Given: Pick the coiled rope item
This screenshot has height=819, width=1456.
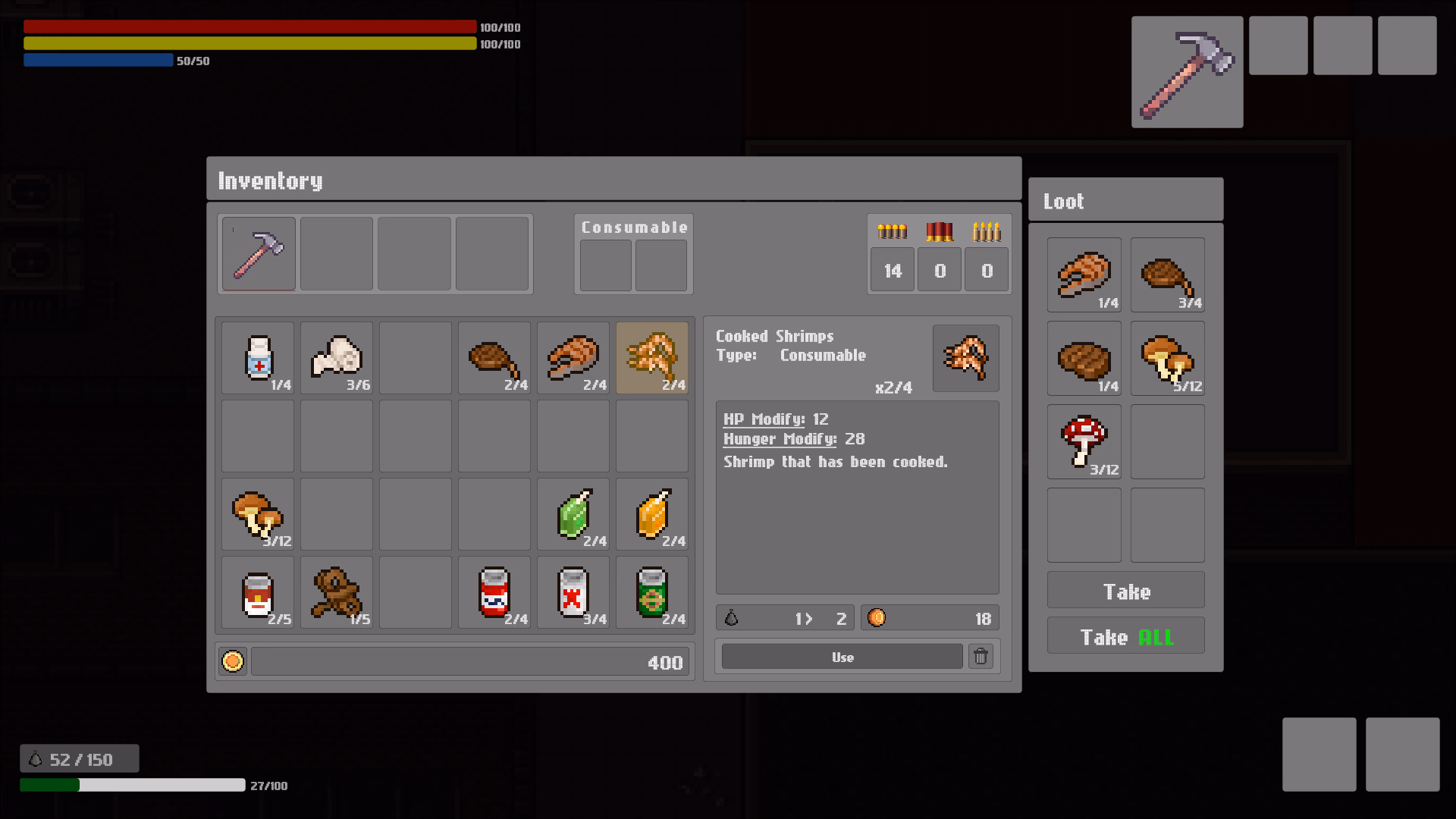Looking at the screenshot, I should pyautogui.click(x=337, y=593).
